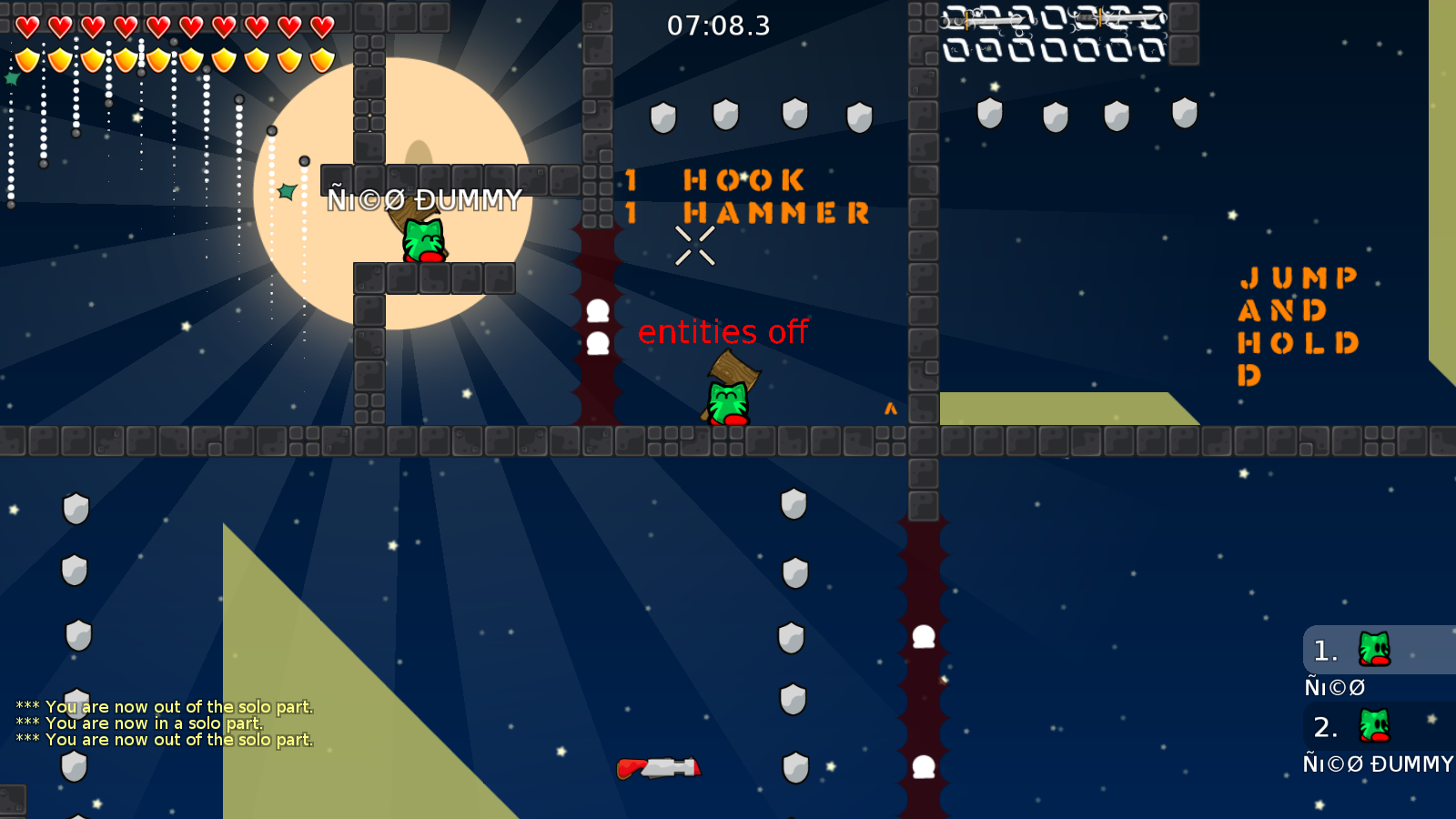1456x819 pixels.
Task: Click the row of ammo circles at top right
Action: click(1056, 52)
